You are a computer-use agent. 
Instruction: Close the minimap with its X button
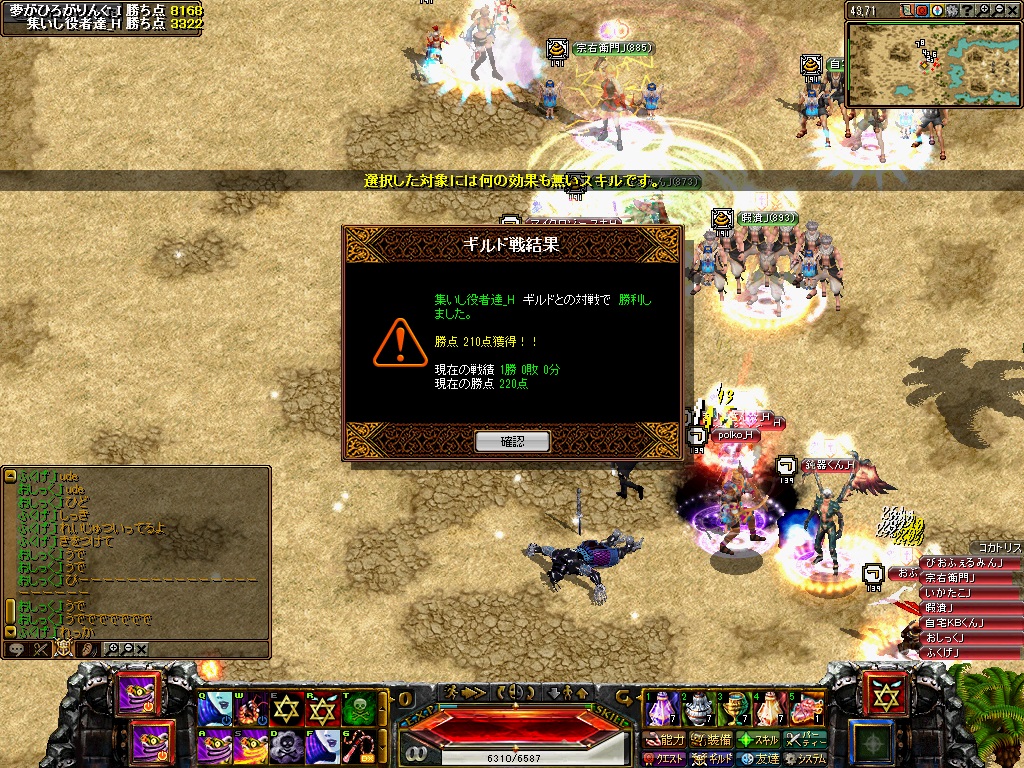point(1012,11)
